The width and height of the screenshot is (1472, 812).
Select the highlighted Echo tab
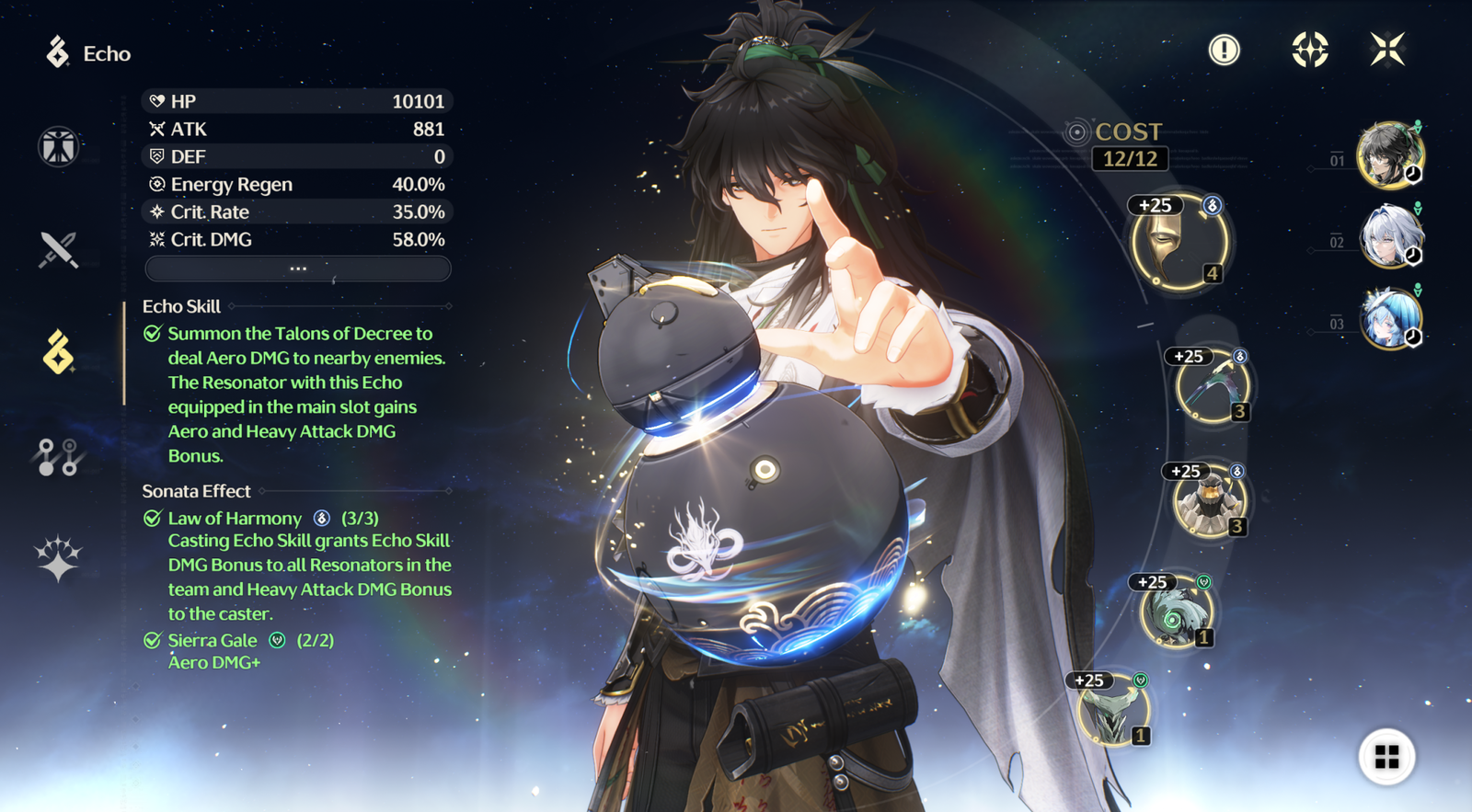pos(59,352)
